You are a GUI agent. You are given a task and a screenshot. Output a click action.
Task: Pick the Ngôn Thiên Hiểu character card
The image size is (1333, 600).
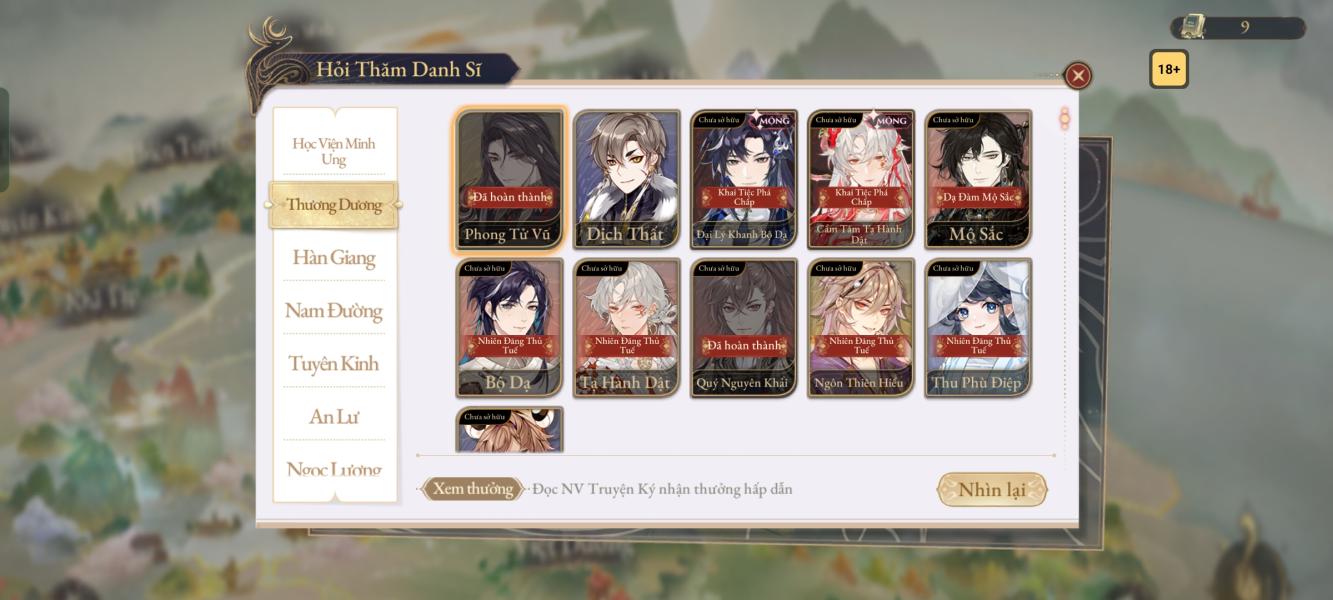tap(861, 327)
